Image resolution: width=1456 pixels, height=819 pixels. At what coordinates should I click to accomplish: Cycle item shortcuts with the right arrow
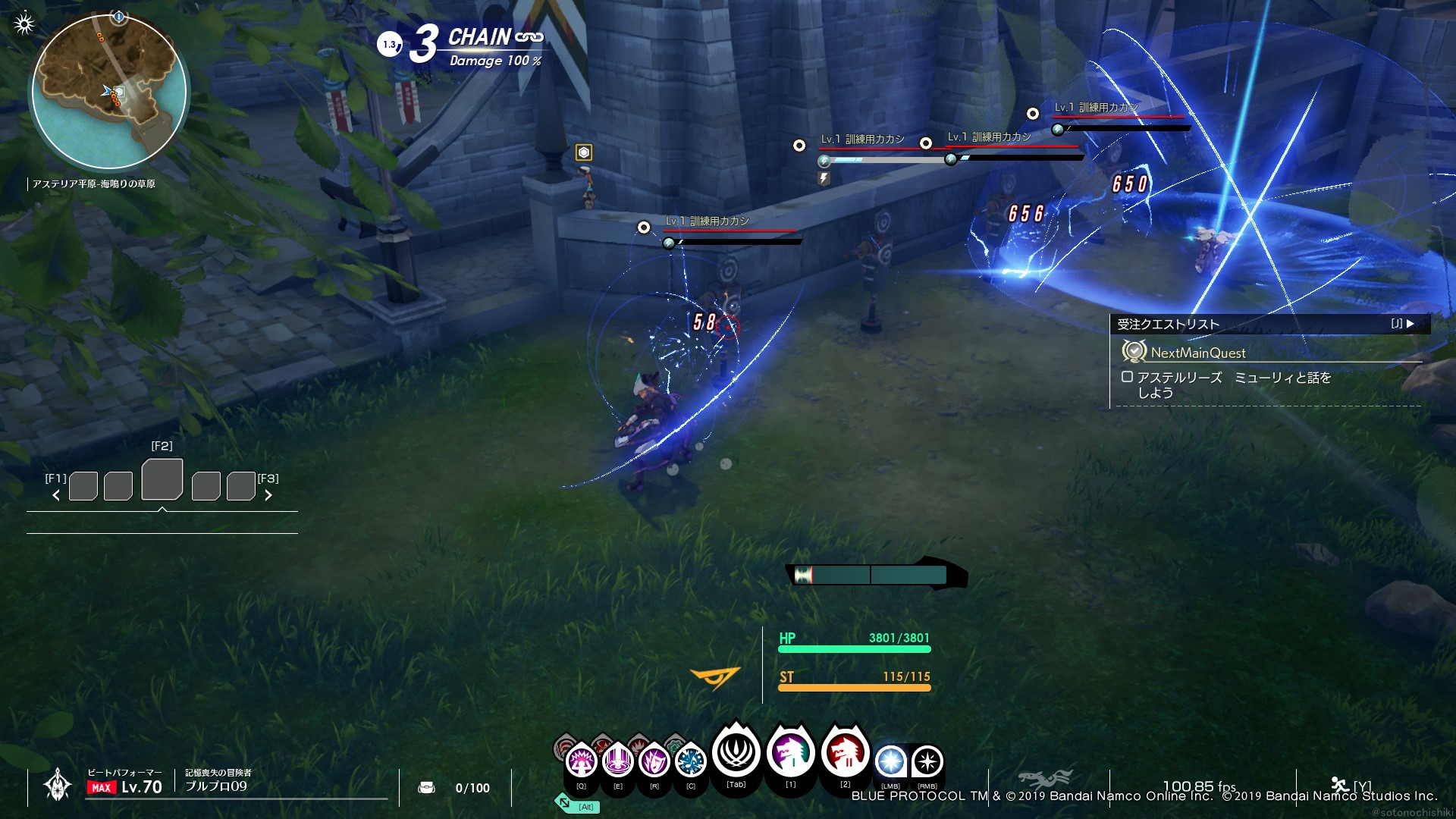pos(268,495)
